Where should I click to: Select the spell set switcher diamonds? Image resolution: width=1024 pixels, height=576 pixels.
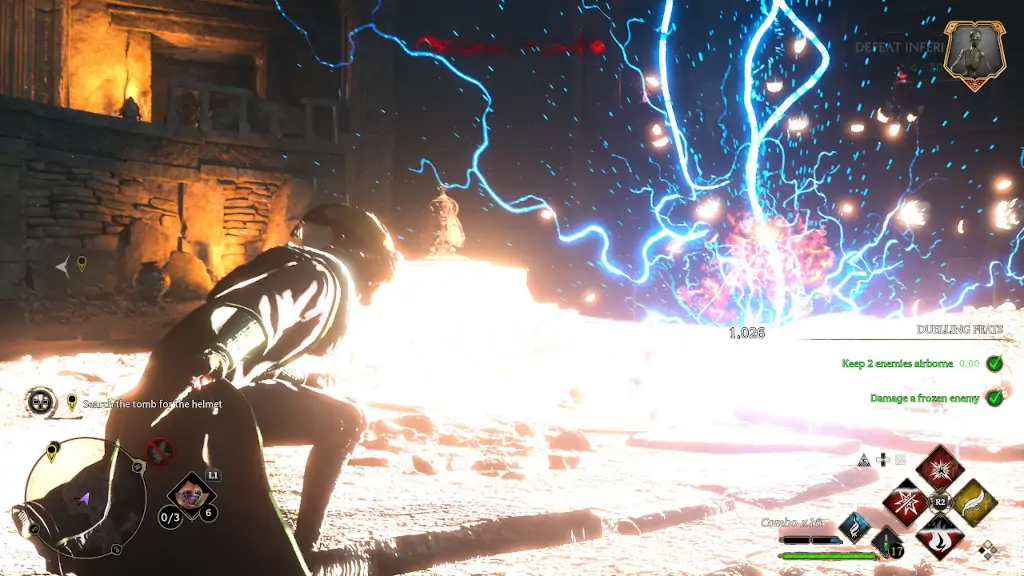987,549
